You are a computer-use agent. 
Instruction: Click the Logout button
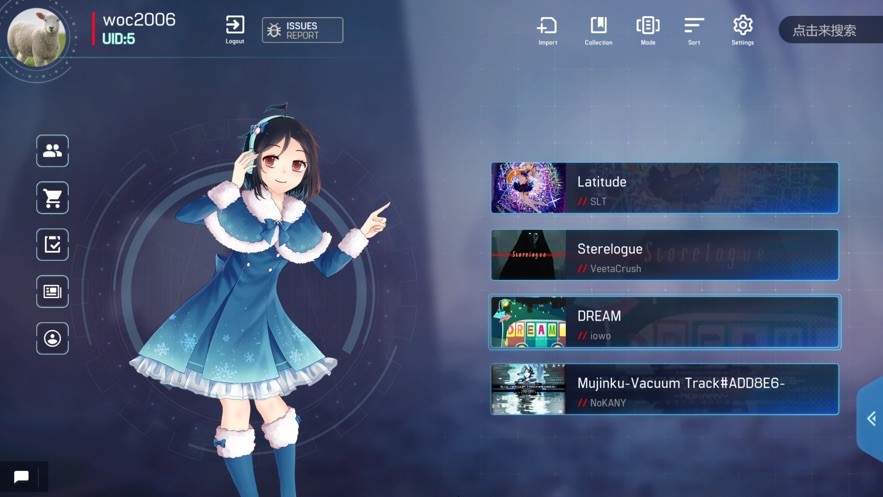[235, 29]
